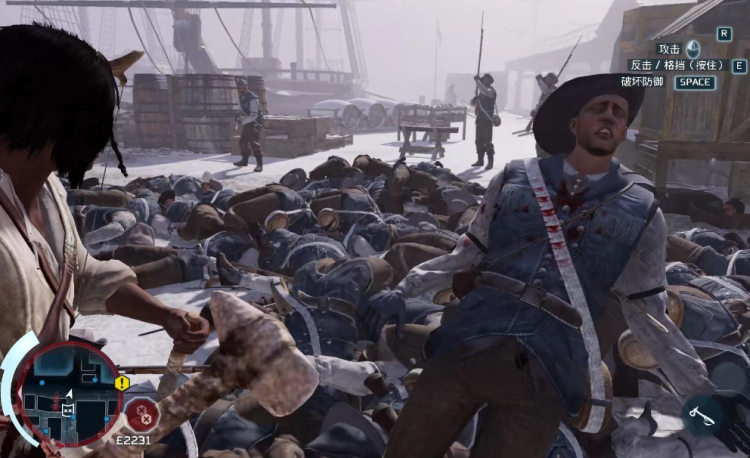This screenshot has height=458, width=750.
Task: Click the circular minimap
Action: 67,394
